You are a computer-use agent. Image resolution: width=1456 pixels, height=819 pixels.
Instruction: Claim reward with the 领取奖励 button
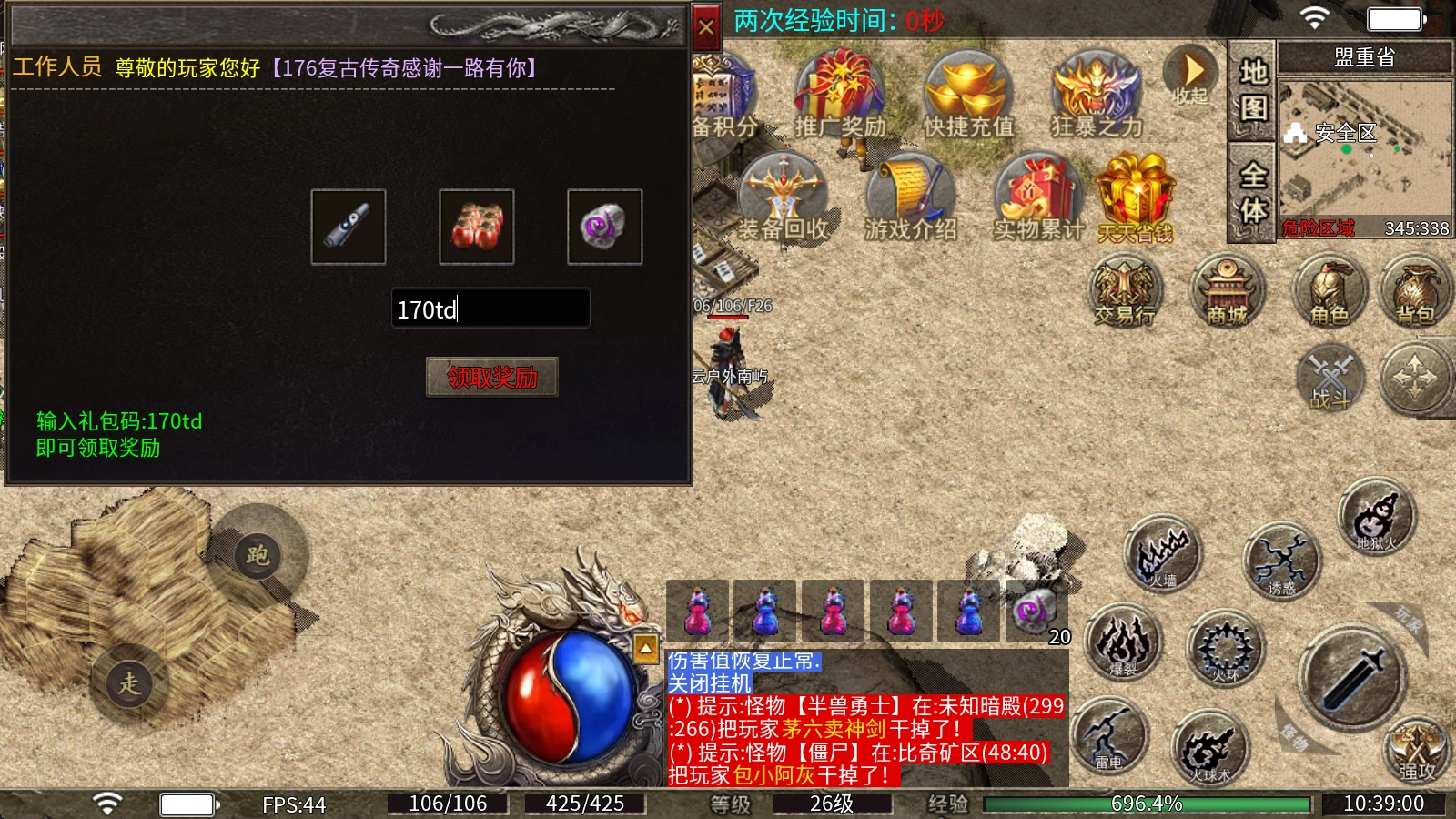click(x=491, y=377)
